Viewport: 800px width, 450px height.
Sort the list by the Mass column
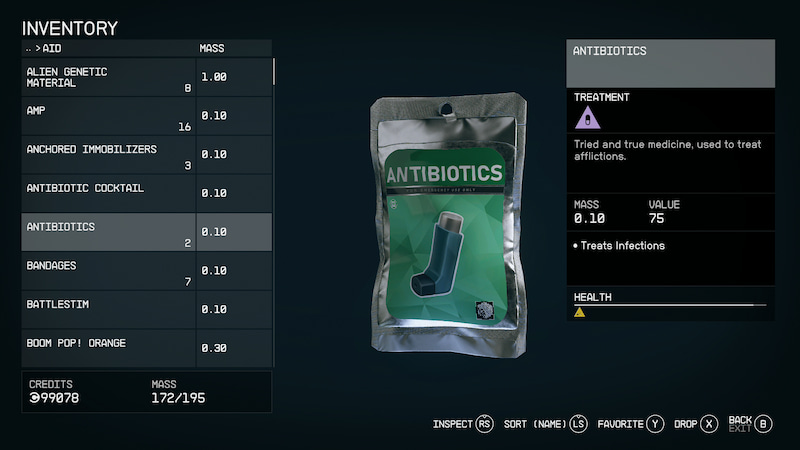(214, 48)
